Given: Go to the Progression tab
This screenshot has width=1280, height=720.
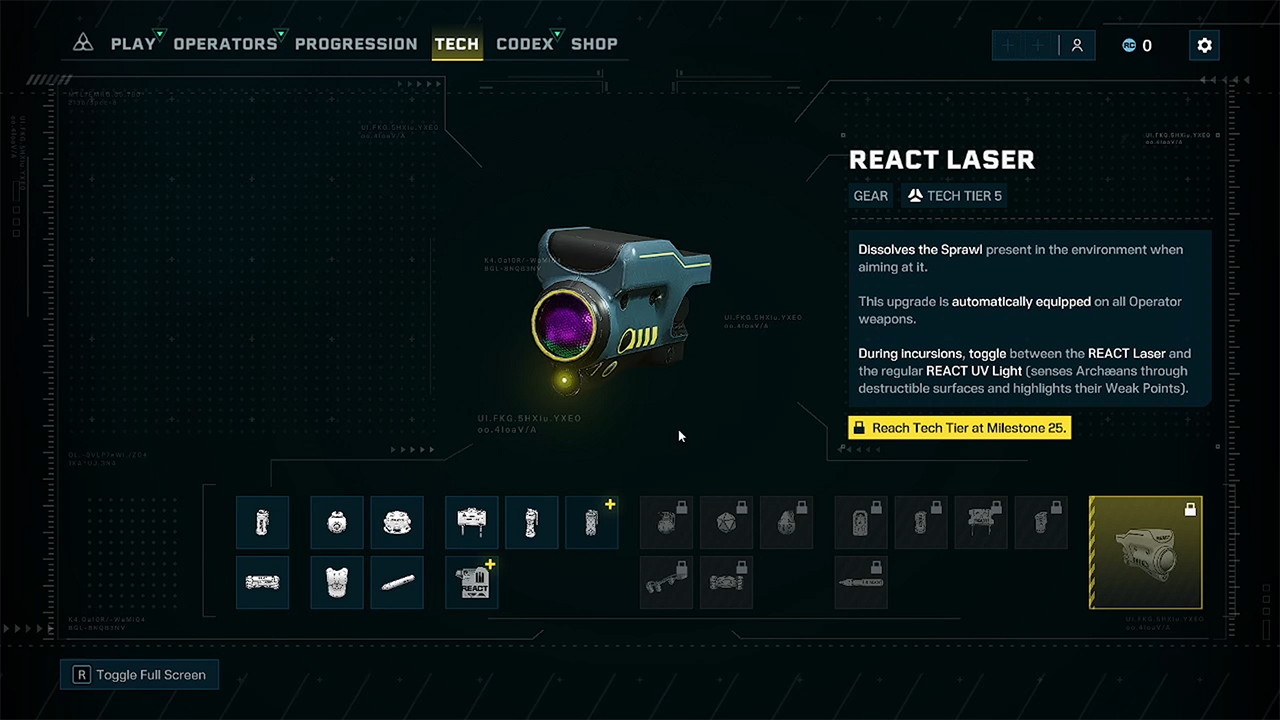Looking at the screenshot, I should (x=356, y=44).
